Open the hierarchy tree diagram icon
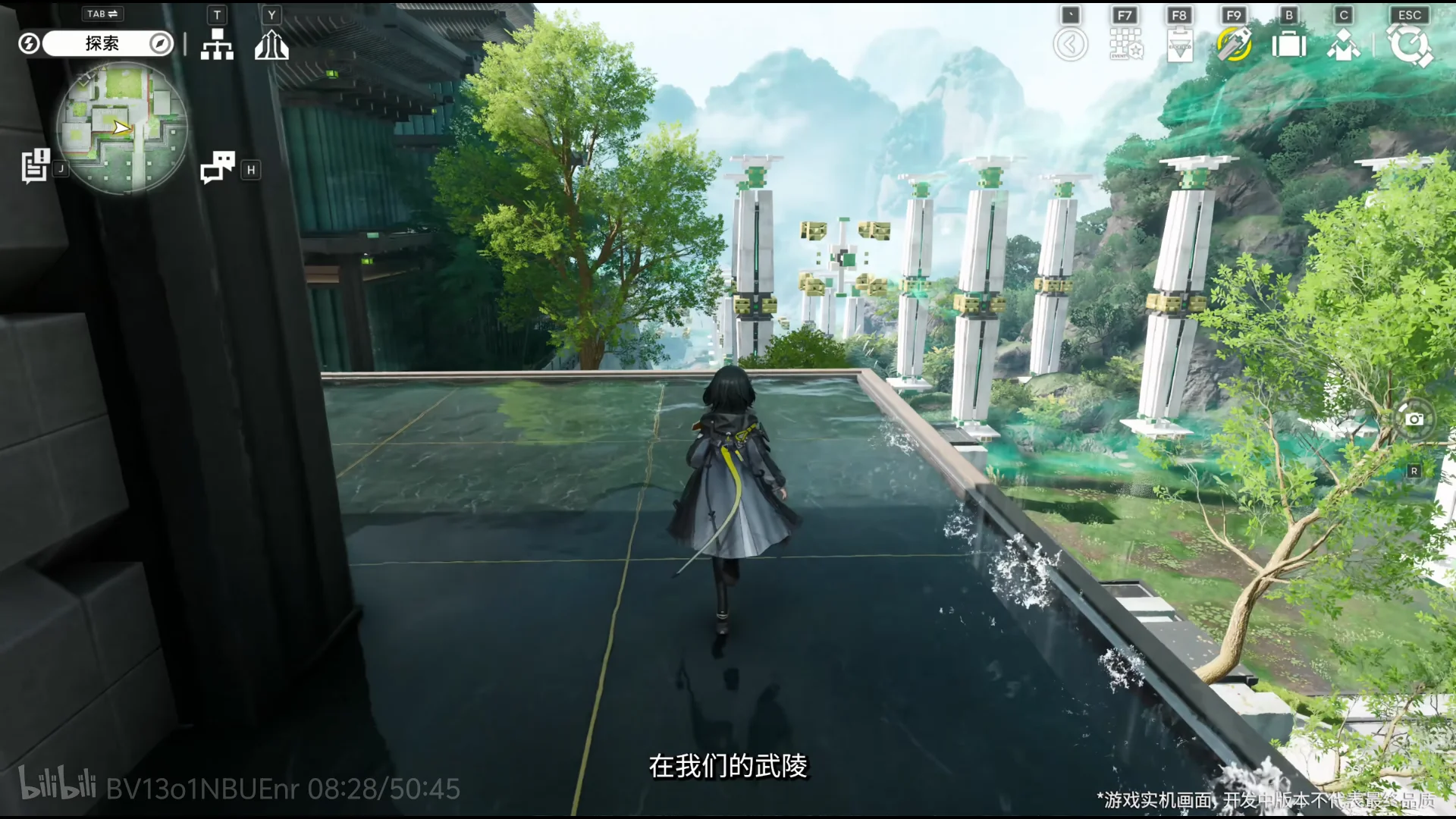Screen dimensions: 1456x819 (217, 45)
